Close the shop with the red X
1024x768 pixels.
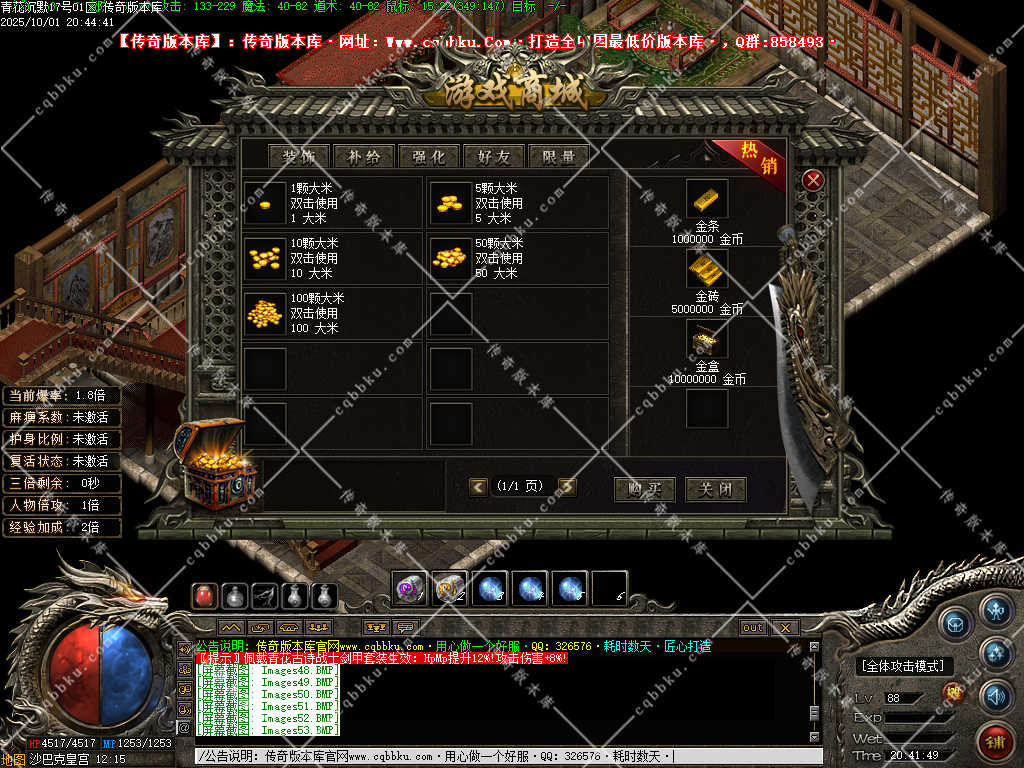(x=814, y=180)
